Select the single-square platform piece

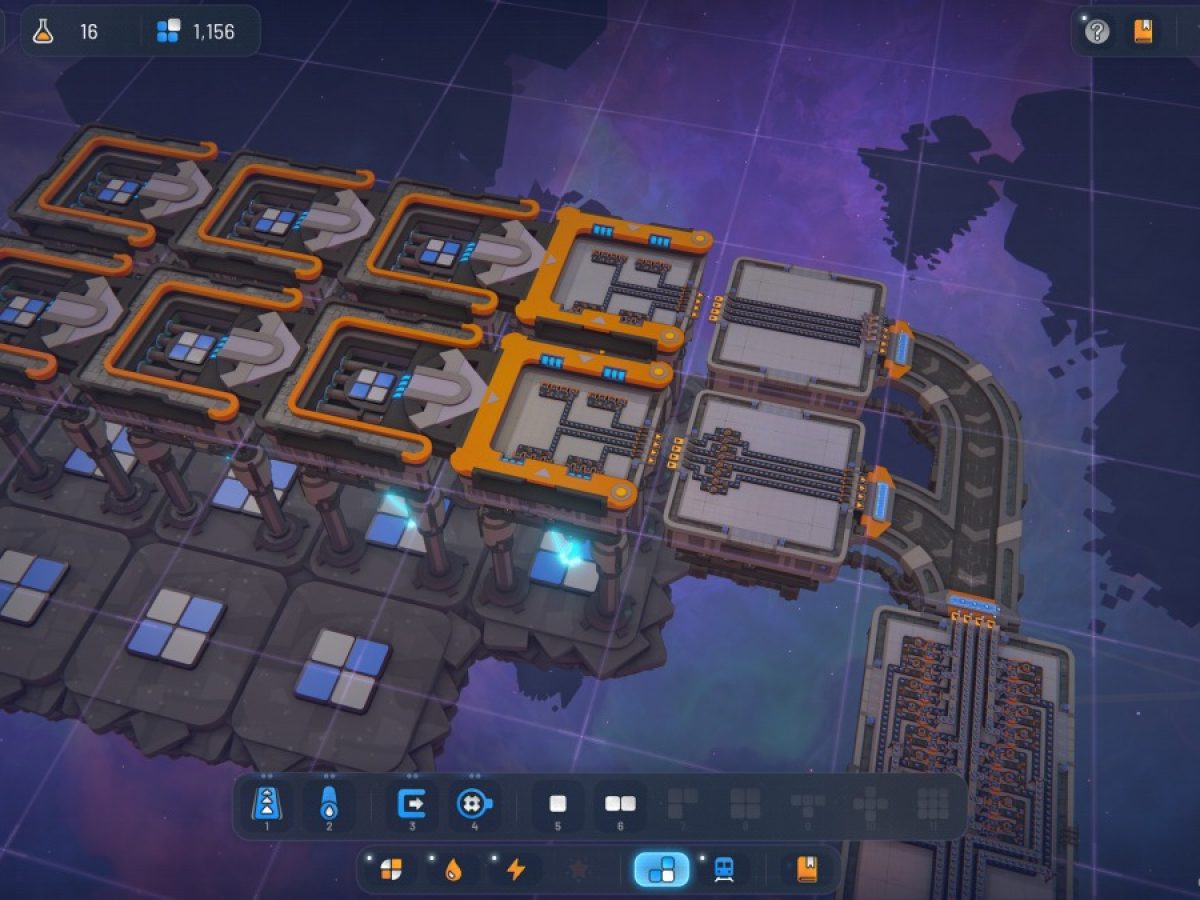pos(557,804)
